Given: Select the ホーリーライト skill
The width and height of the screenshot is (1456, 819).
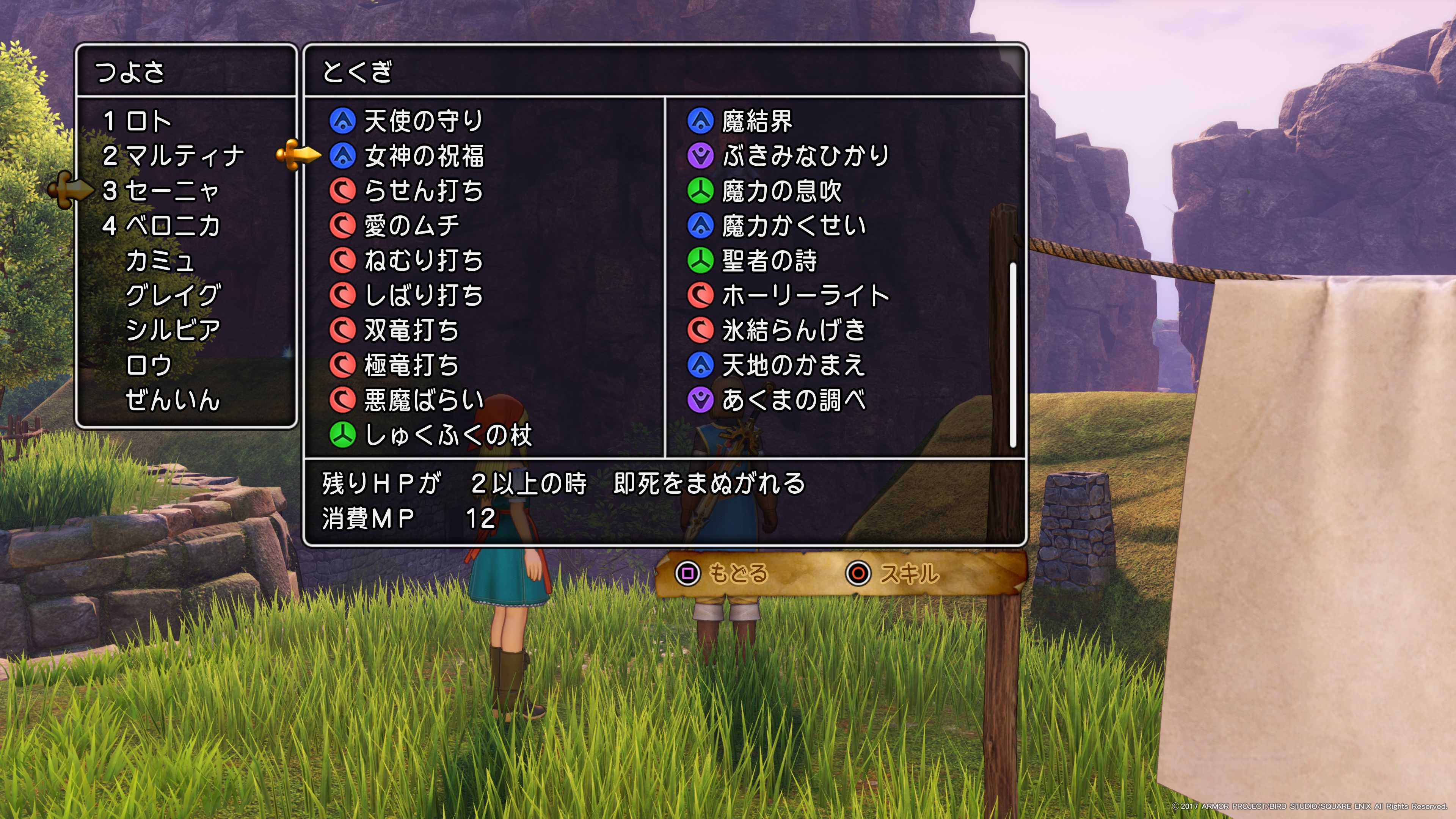Looking at the screenshot, I should [x=805, y=296].
